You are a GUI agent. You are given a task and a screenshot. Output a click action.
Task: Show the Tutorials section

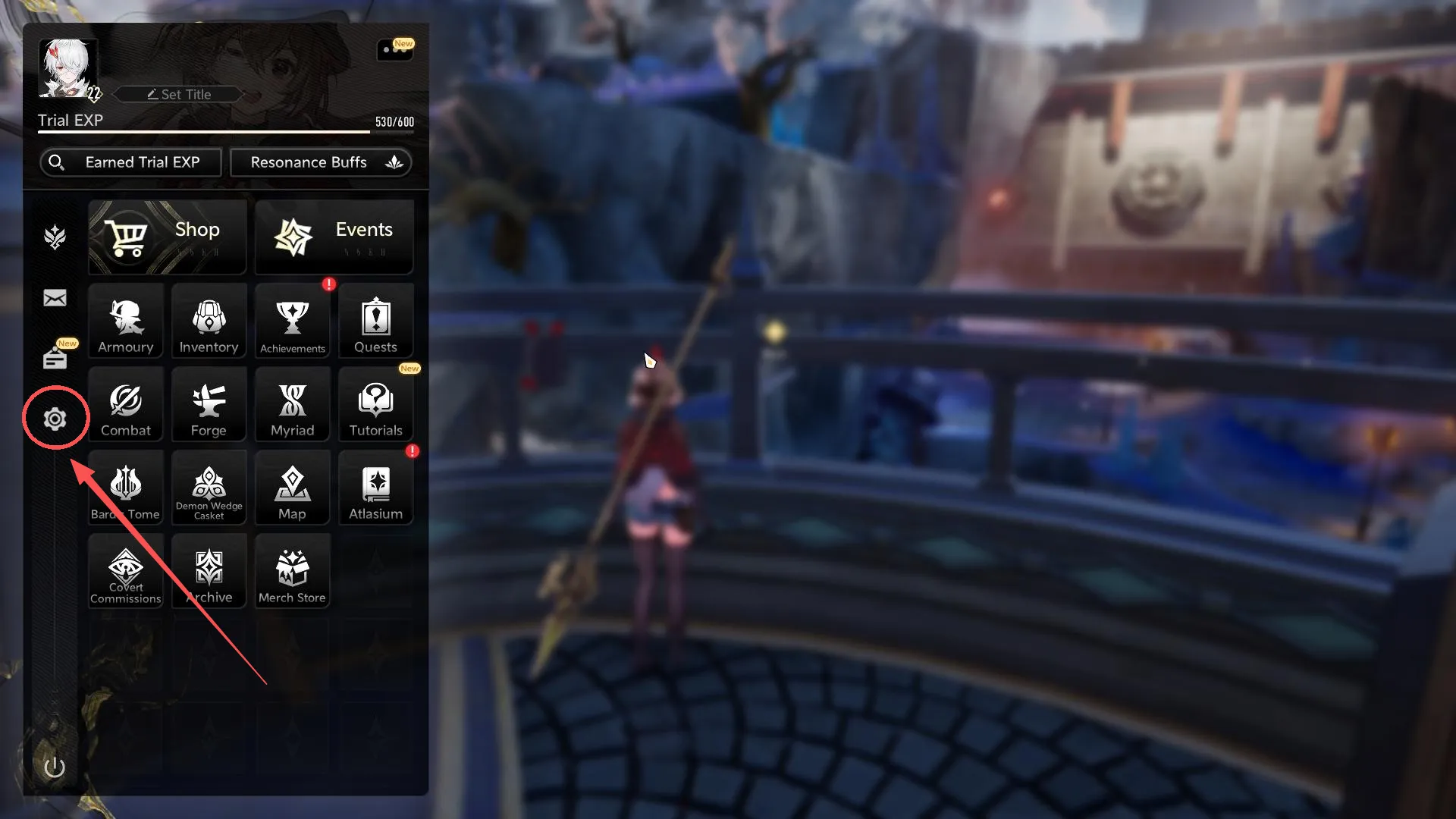tap(376, 404)
